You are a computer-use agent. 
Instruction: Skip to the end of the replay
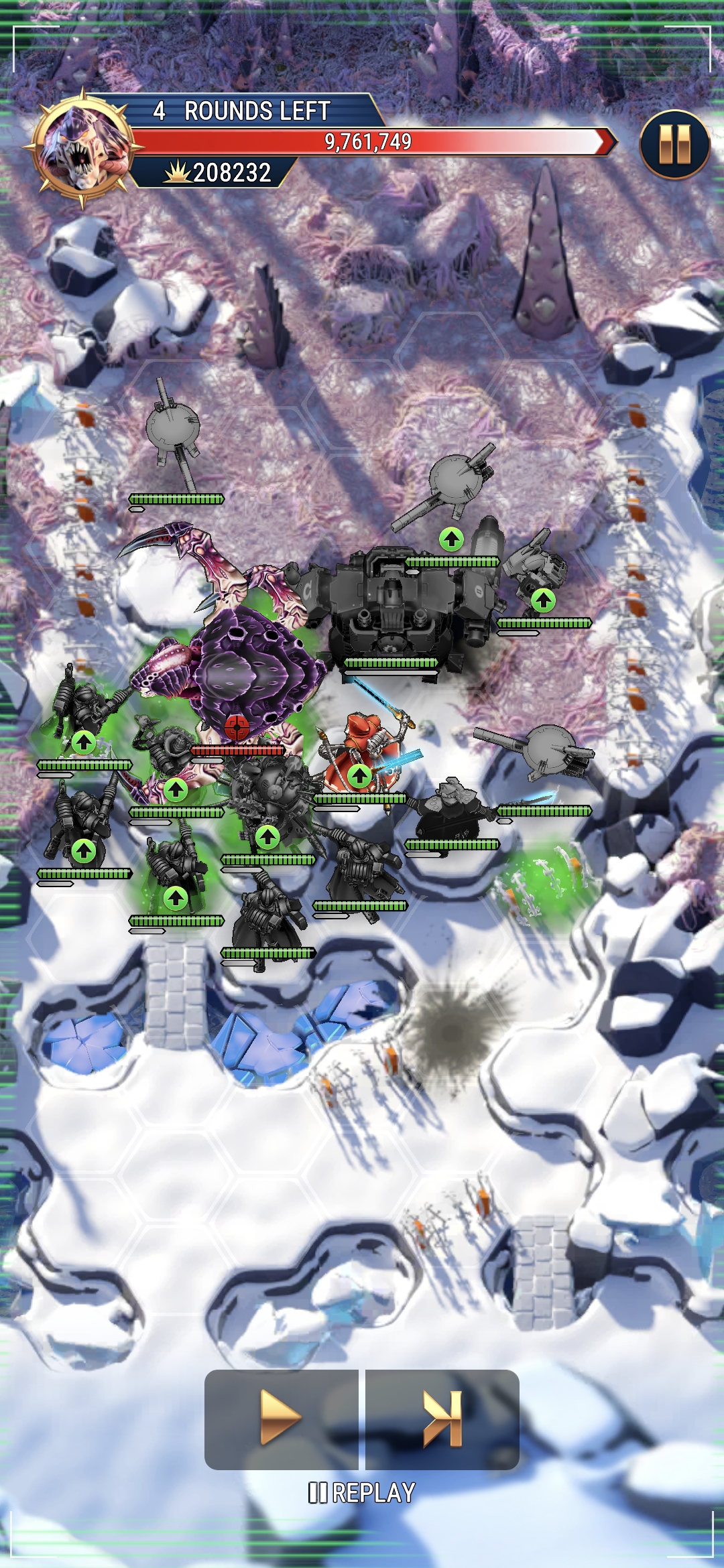click(442, 1419)
